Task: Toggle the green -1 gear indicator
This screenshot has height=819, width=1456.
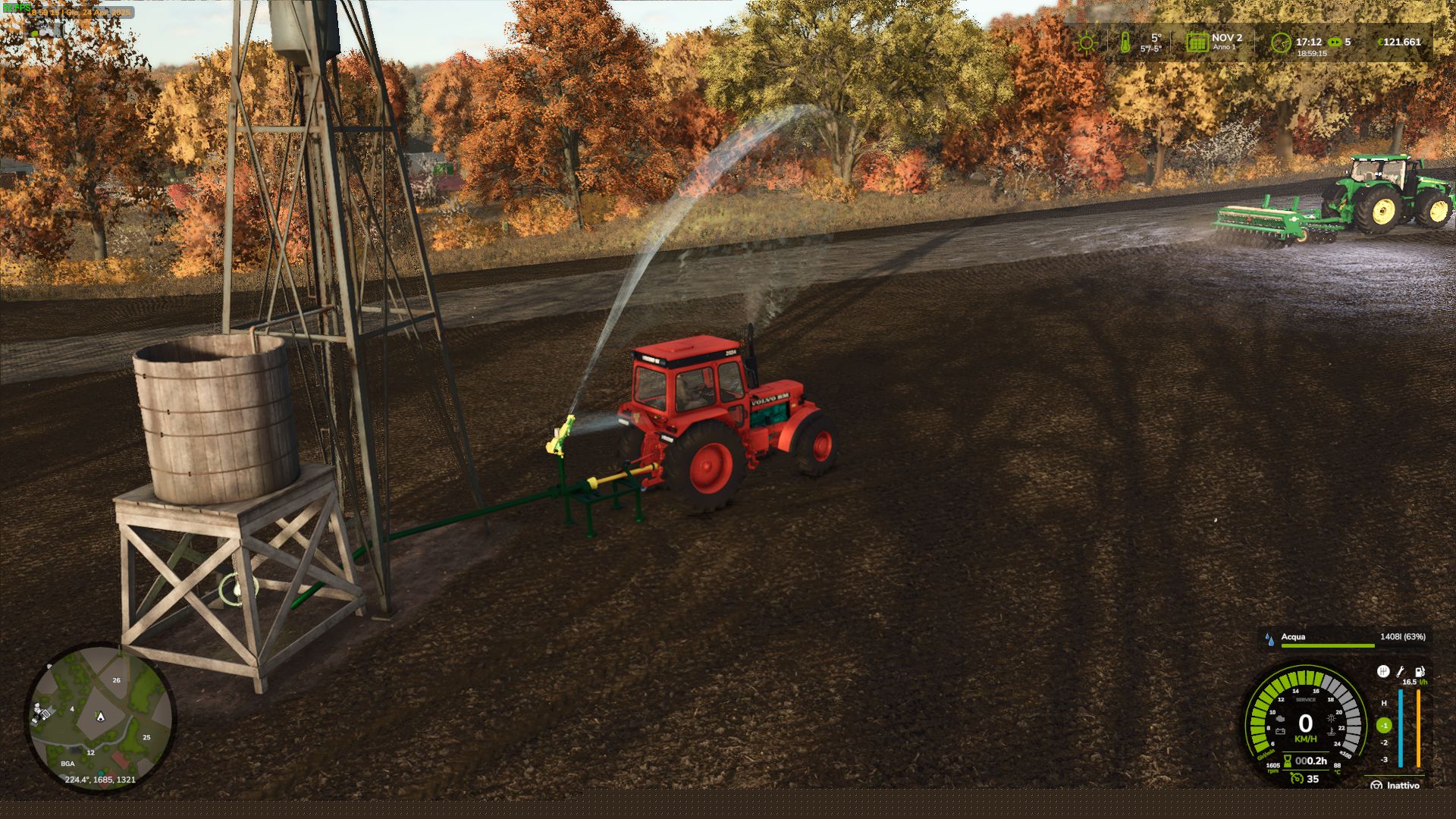Action: [x=1383, y=726]
